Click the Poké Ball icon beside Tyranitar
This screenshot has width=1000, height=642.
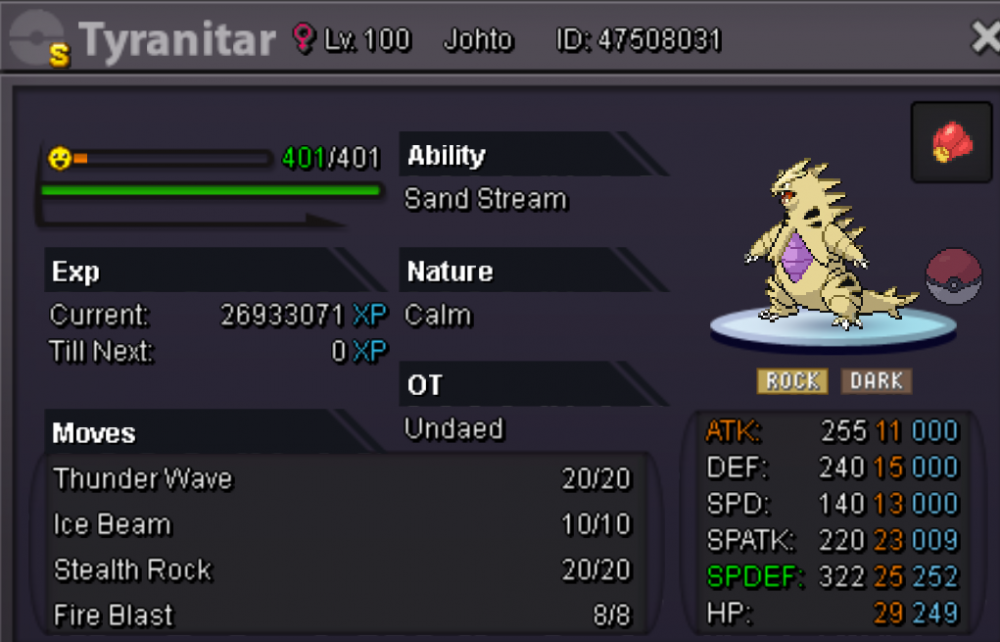pos(953,277)
